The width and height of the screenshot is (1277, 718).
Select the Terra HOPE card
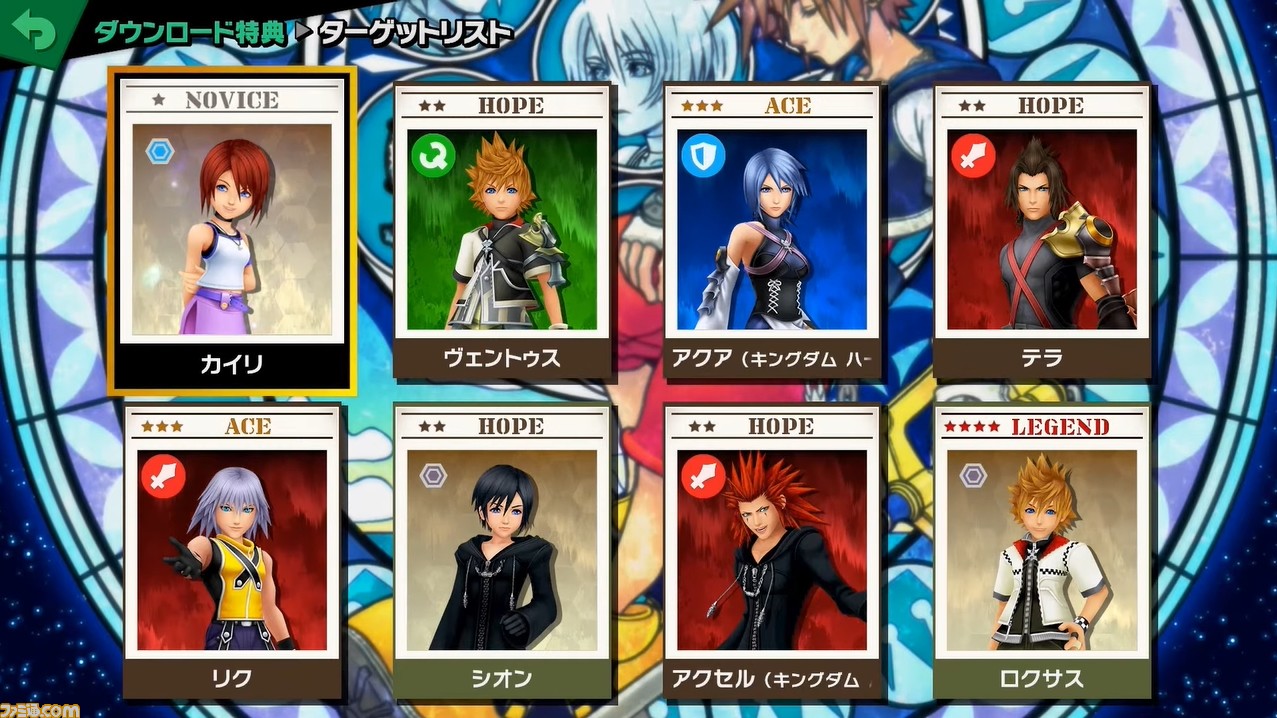pyautogui.click(x=1042, y=231)
